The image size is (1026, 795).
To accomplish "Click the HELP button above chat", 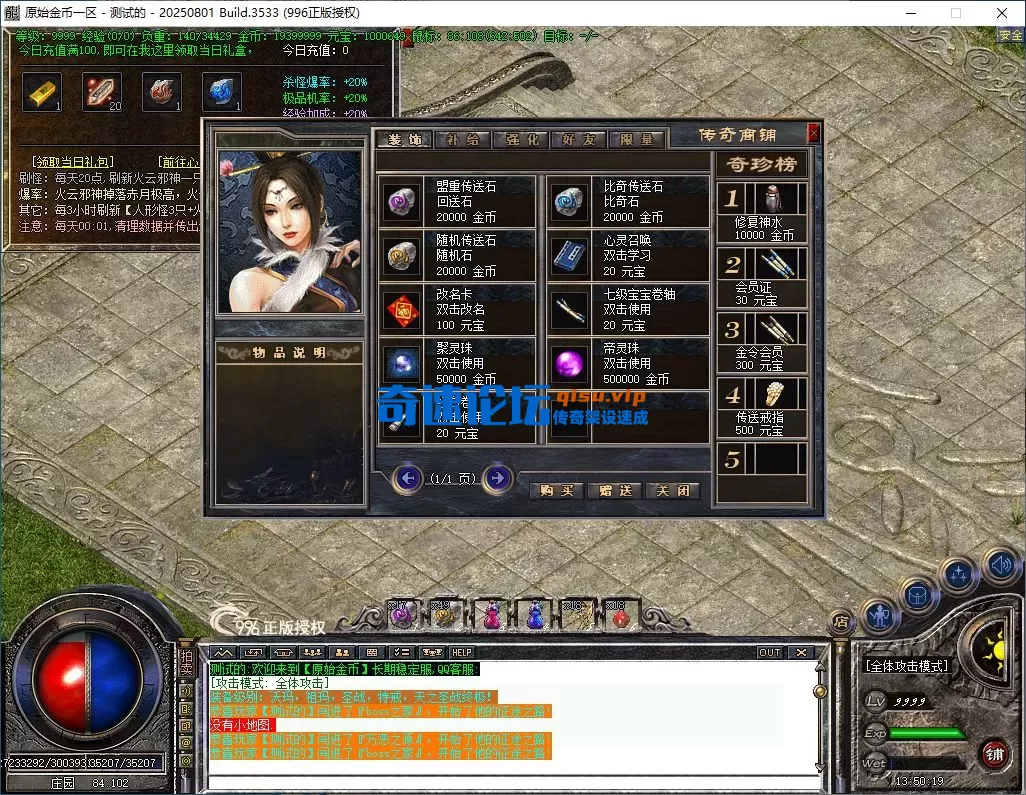I will point(462,652).
